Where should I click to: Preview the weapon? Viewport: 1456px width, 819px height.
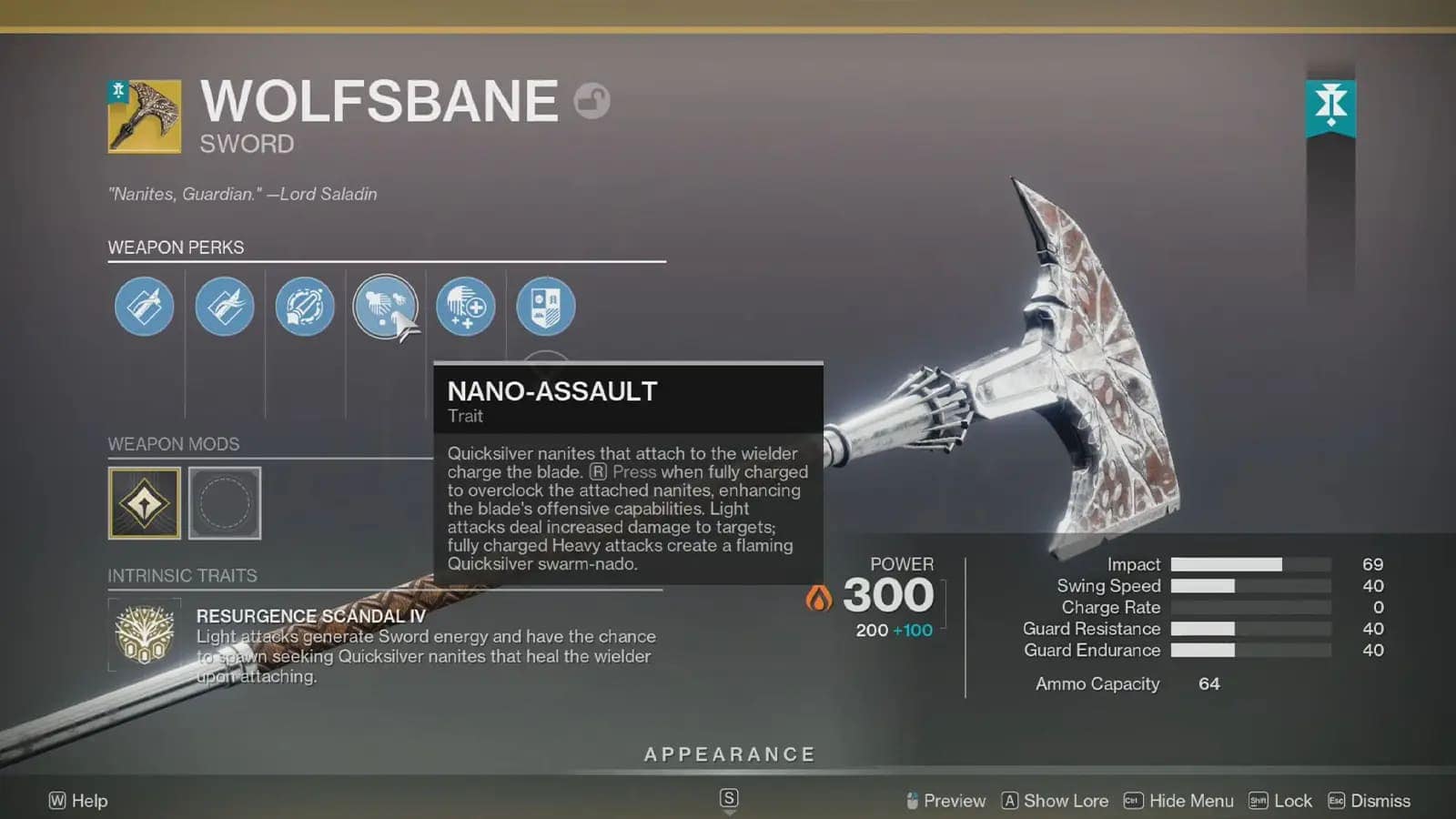tap(954, 801)
